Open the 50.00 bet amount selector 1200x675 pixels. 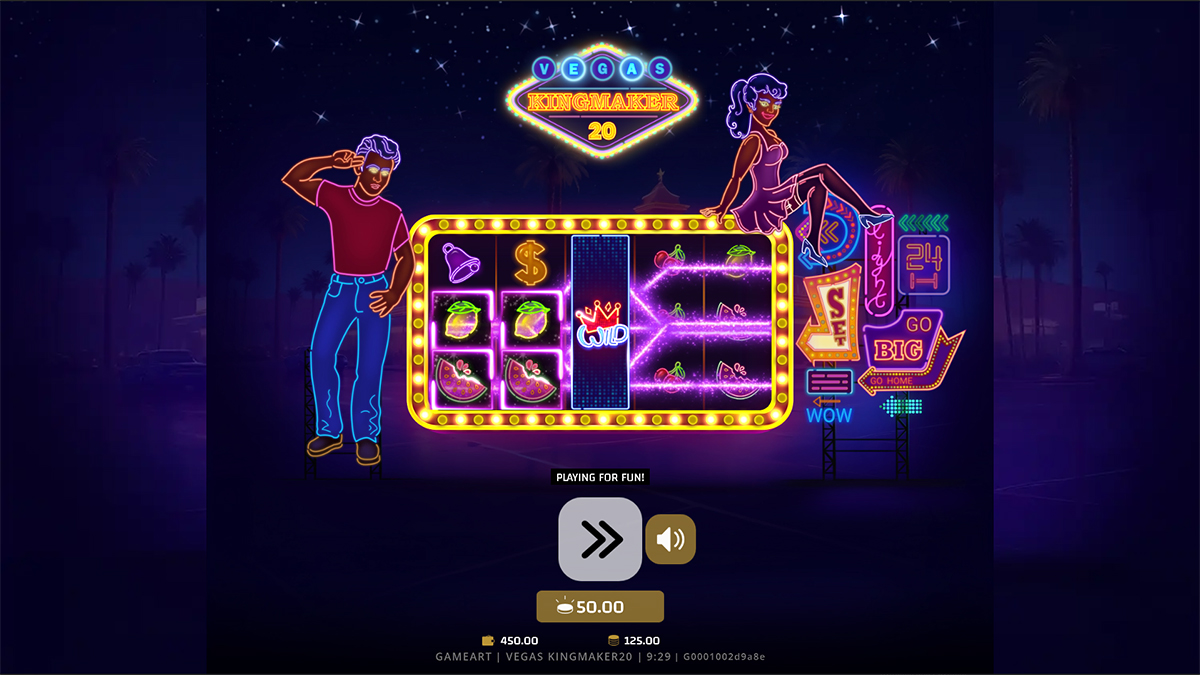click(x=600, y=606)
